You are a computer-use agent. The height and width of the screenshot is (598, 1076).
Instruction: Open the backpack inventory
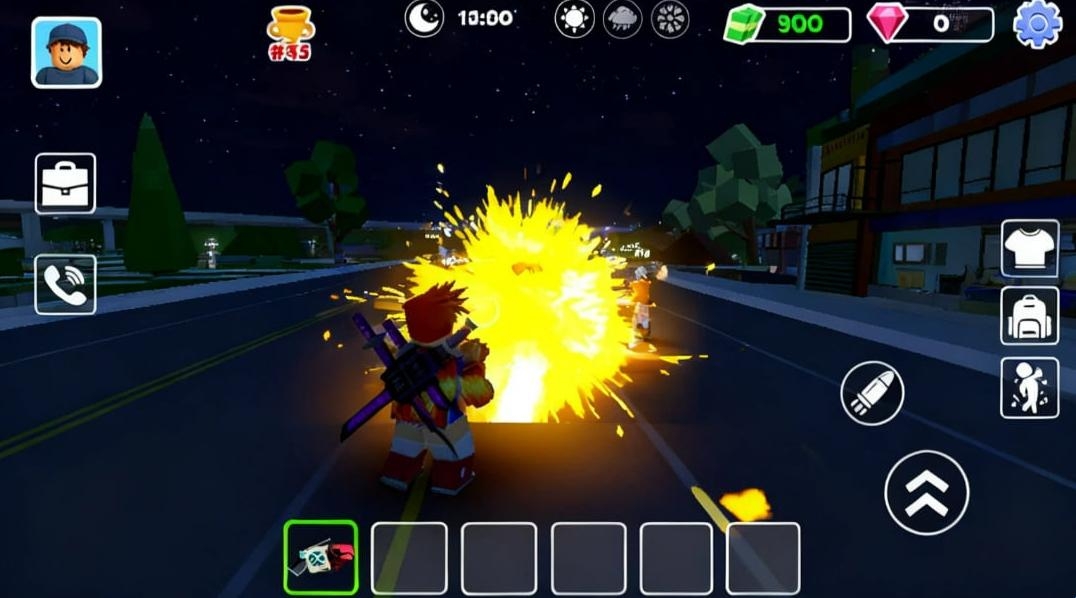tap(1030, 316)
